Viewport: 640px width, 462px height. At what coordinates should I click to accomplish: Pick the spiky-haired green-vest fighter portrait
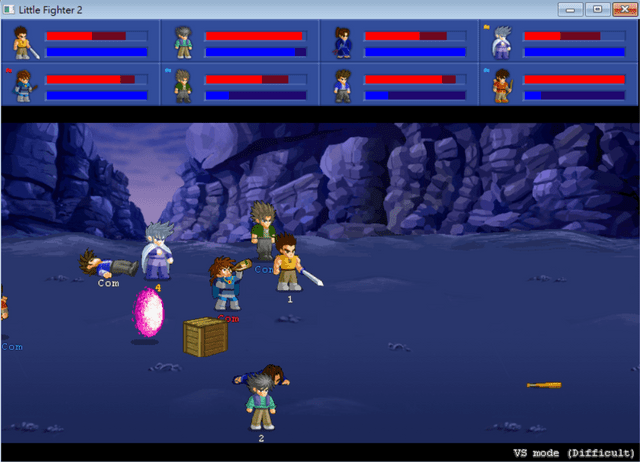183,86
